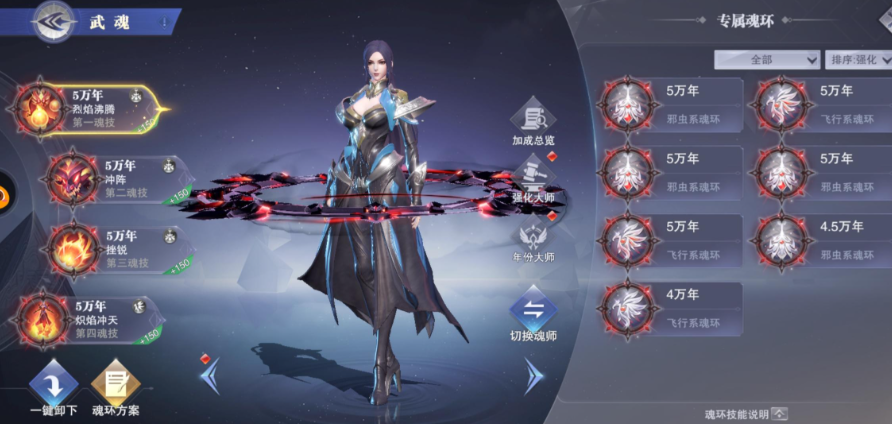Show the next character with right arrow
Image resolution: width=892 pixels, height=424 pixels.
(x=534, y=376)
